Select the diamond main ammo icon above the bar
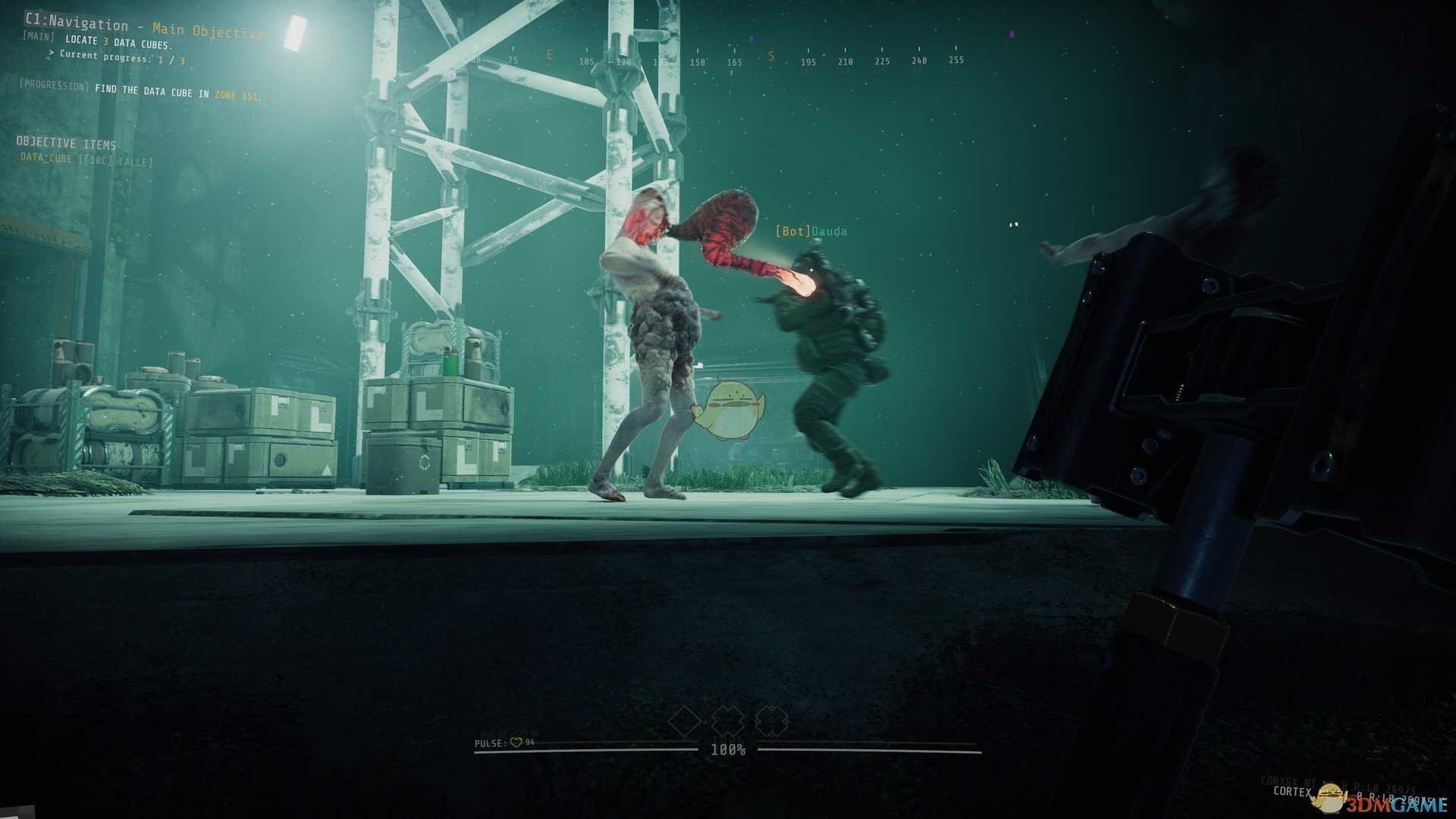This screenshot has width=1456, height=819. pos(685,723)
